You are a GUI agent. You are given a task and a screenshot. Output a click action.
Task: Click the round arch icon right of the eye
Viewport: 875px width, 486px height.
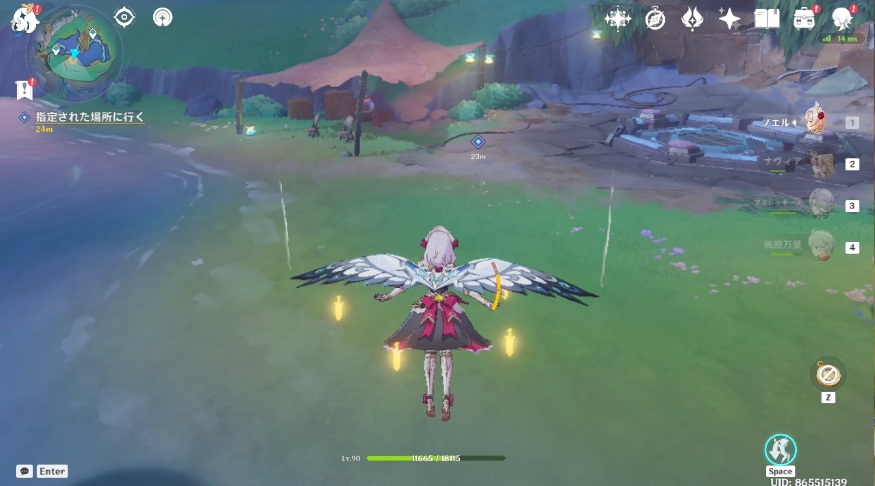pos(162,17)
